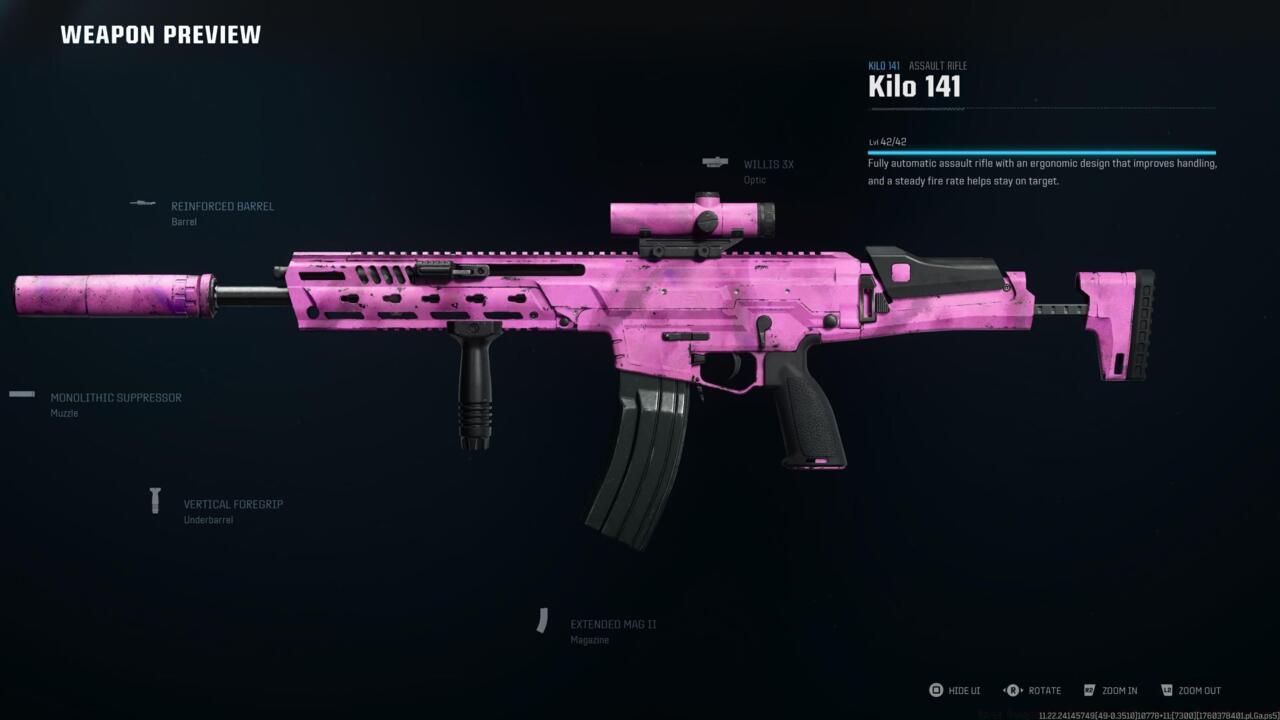Click the REINFORCED BARREL text label

pos(222,206)
